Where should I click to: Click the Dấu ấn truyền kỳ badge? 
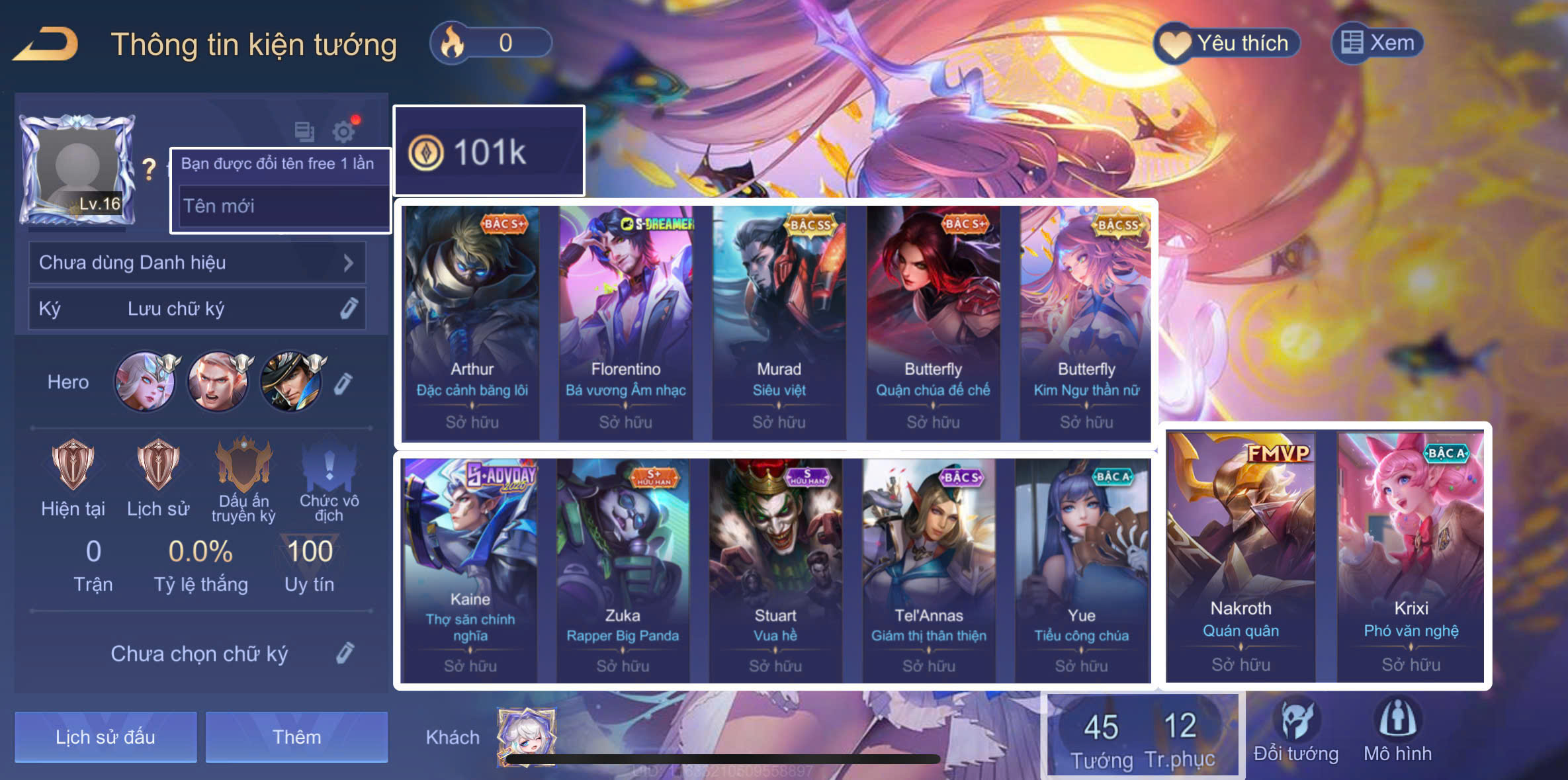click(x=243, y=471)
